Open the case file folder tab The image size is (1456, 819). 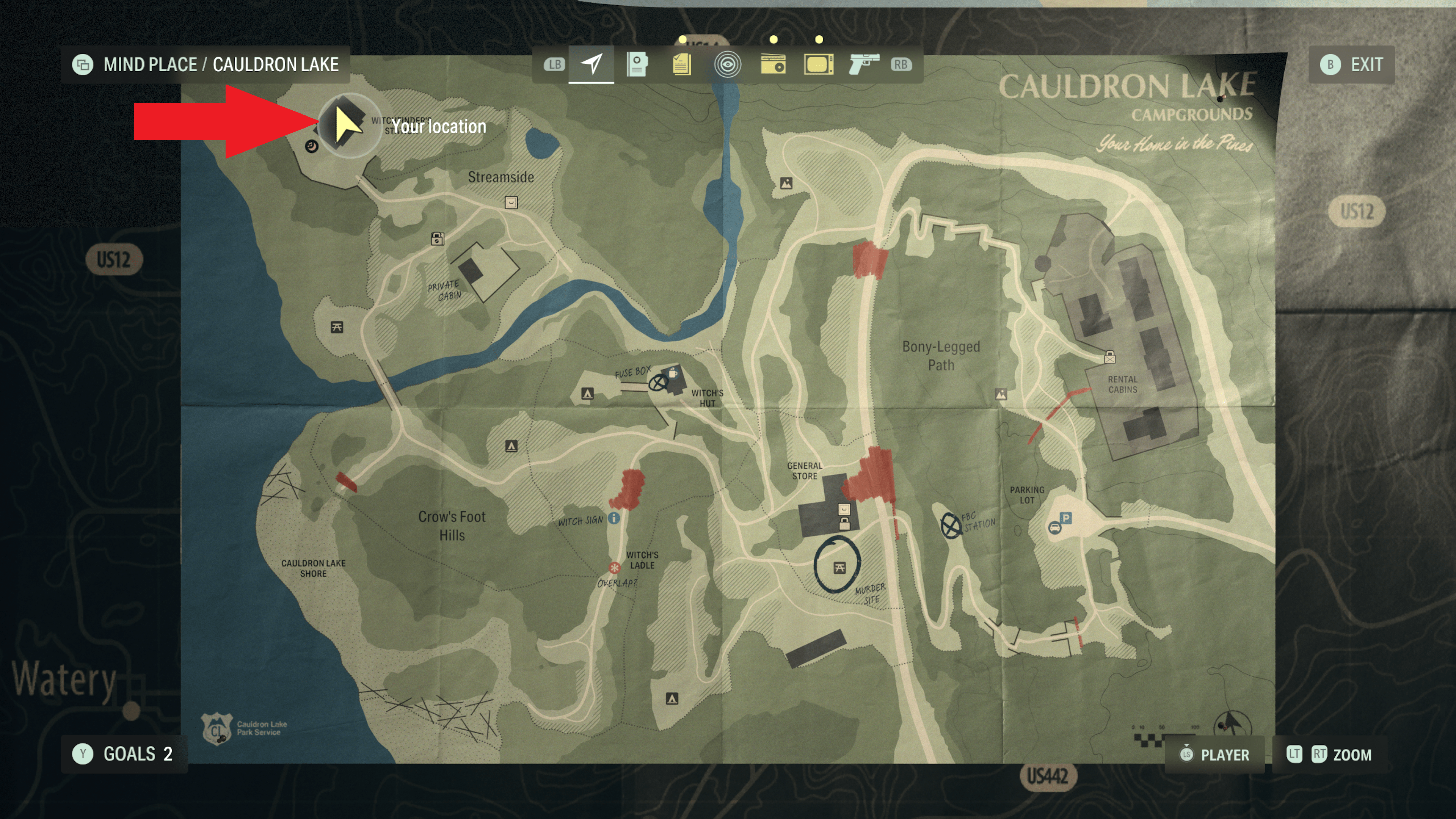(637, 64)
